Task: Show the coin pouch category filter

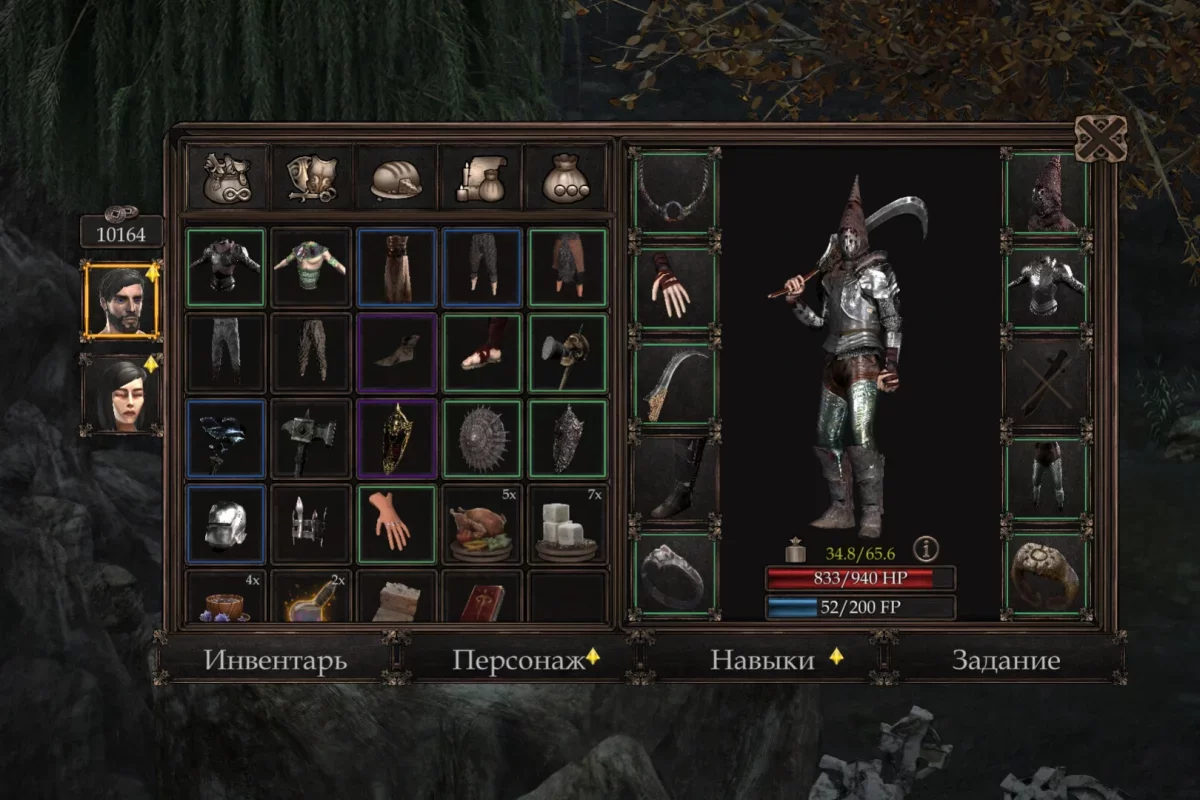Action: [566, 177]
